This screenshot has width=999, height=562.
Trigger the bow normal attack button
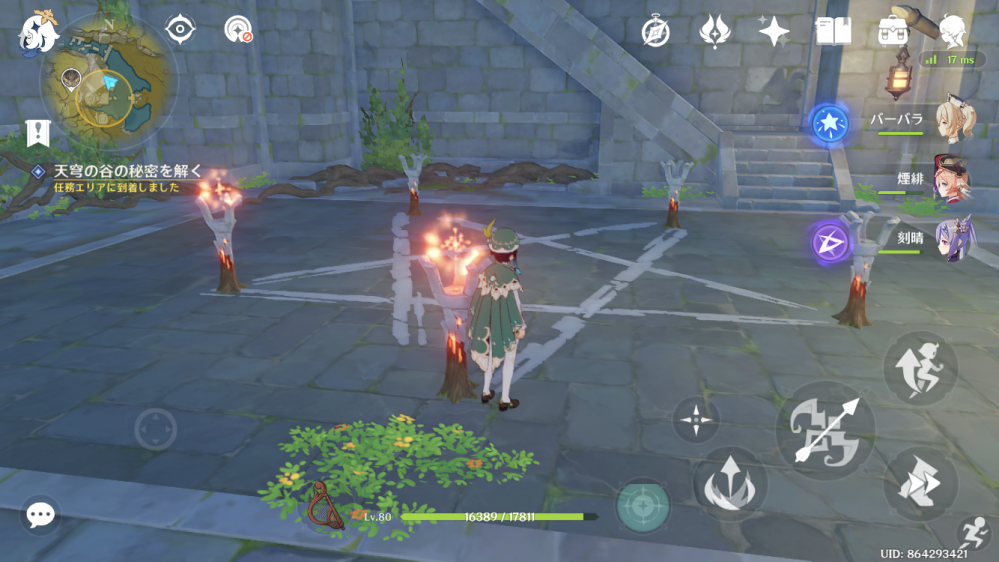[825, 431]
